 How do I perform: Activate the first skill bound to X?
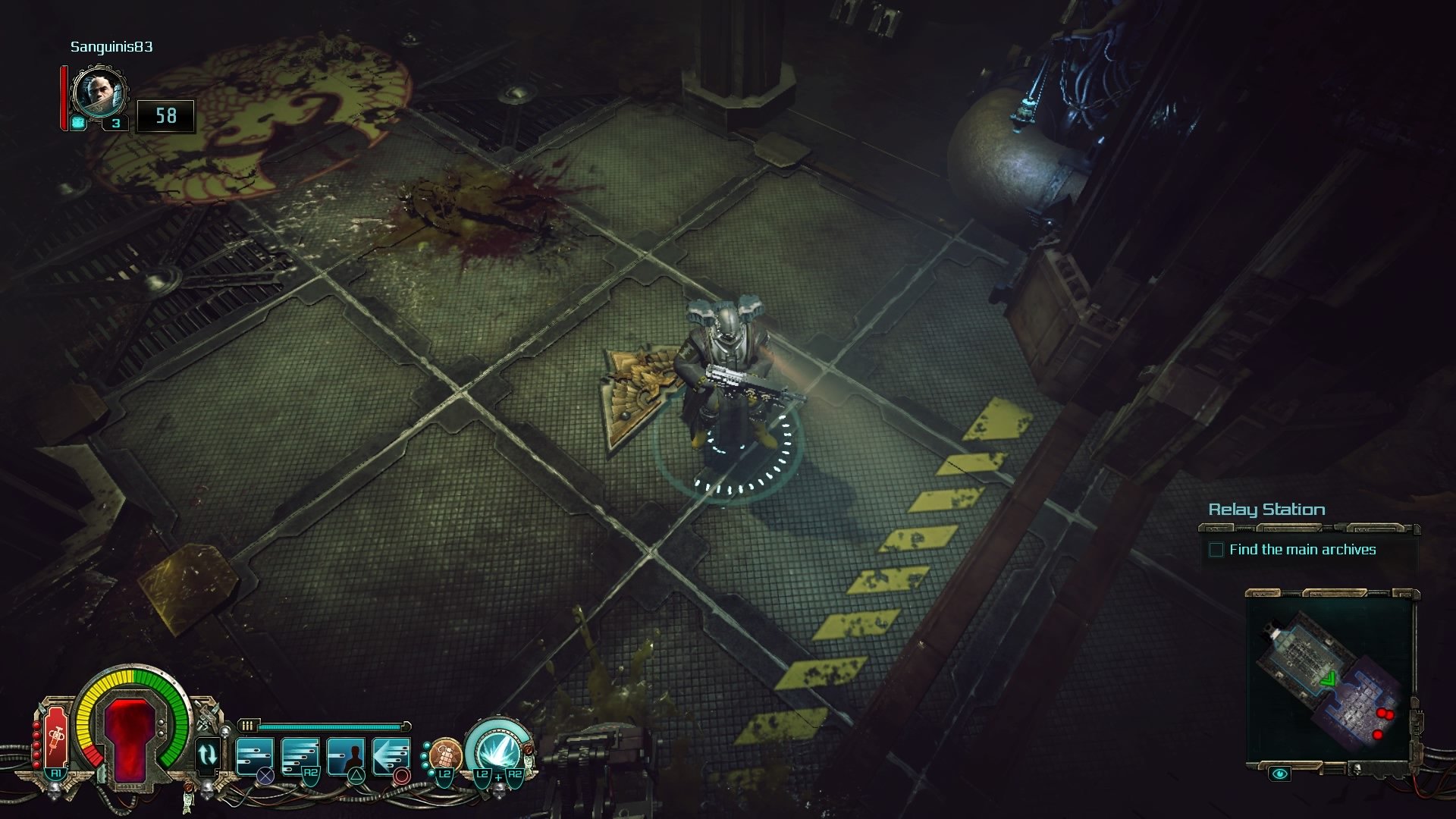pos(254,755)
